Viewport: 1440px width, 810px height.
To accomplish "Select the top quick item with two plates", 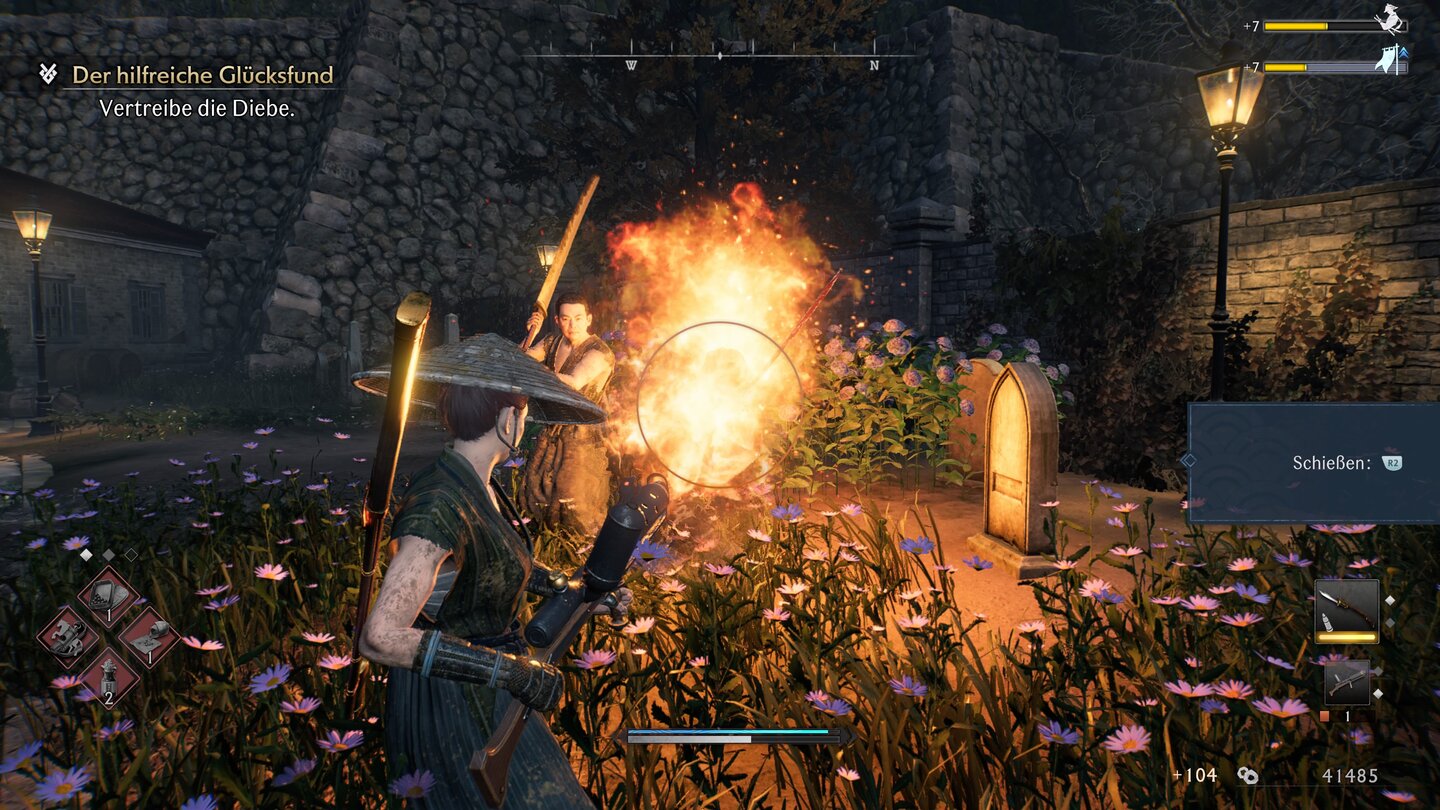I will pos(108,594).
